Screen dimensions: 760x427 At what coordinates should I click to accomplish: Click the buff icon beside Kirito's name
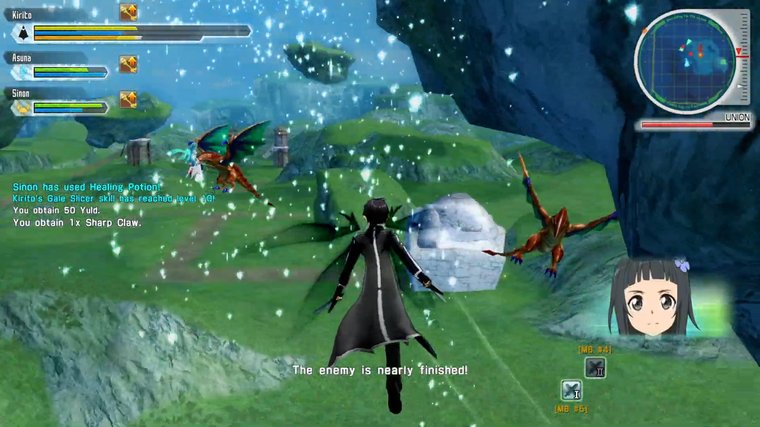tap(128, 12)
